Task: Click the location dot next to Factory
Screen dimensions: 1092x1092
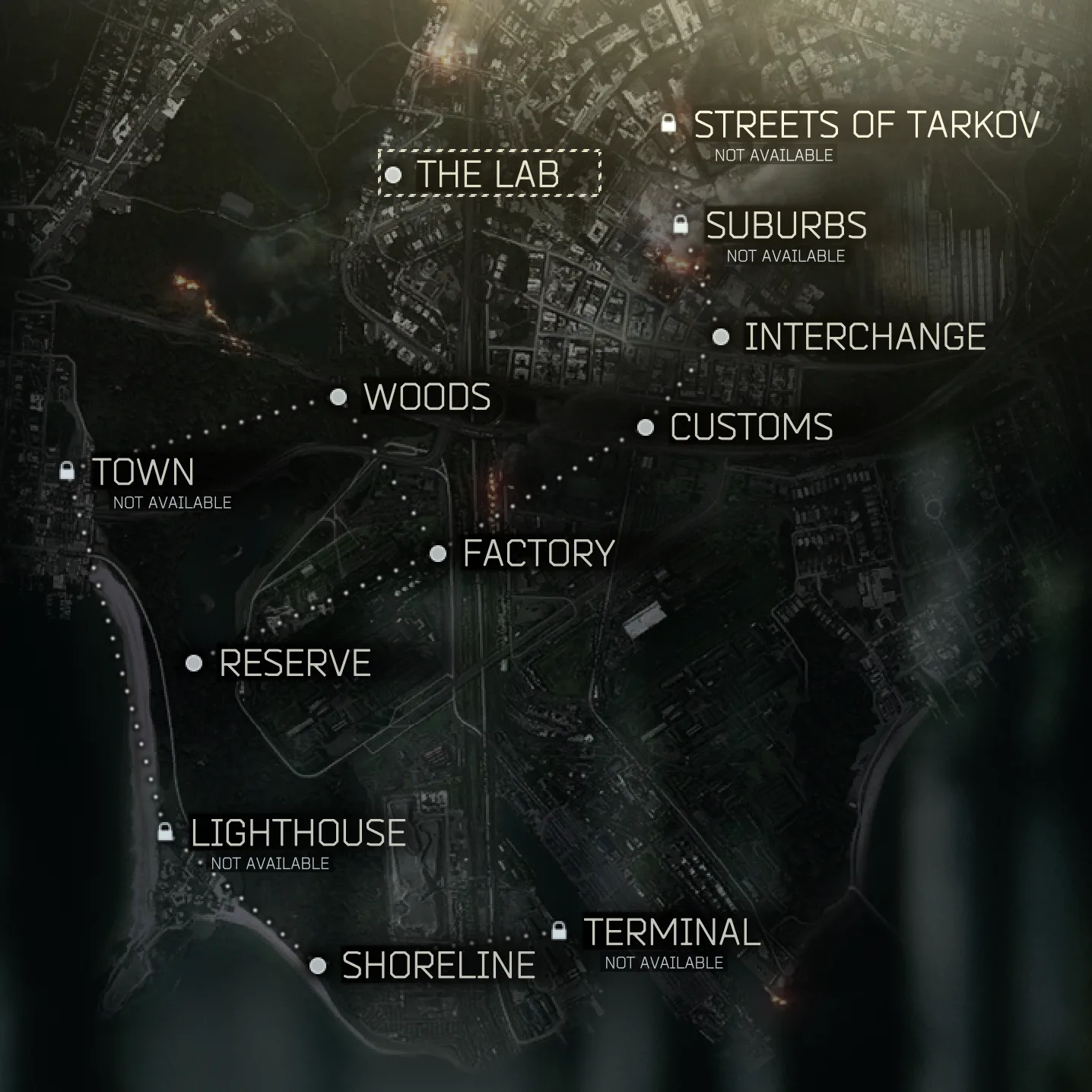Action: click(439, 553)
